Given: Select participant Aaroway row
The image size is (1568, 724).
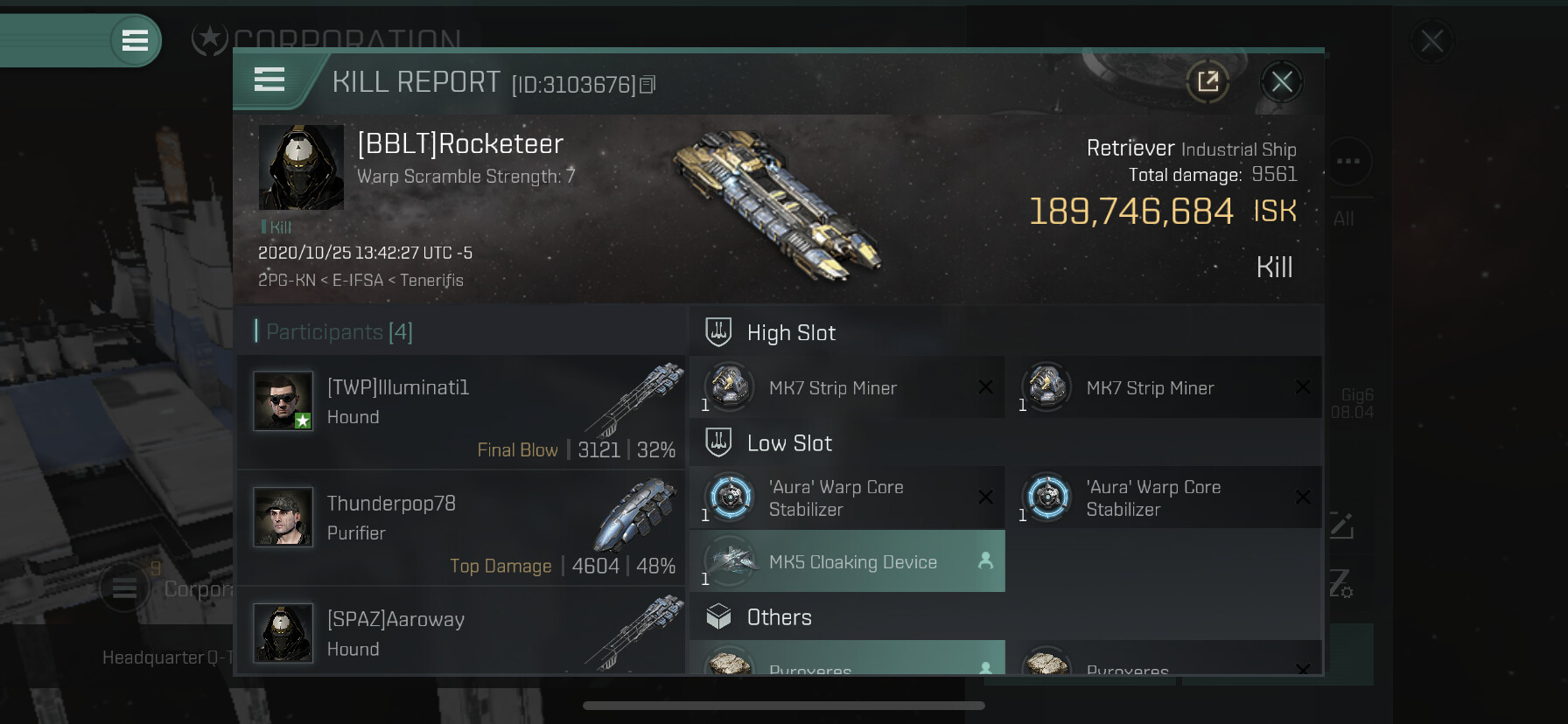Looking at the screenshot, I should pos(461,631).
